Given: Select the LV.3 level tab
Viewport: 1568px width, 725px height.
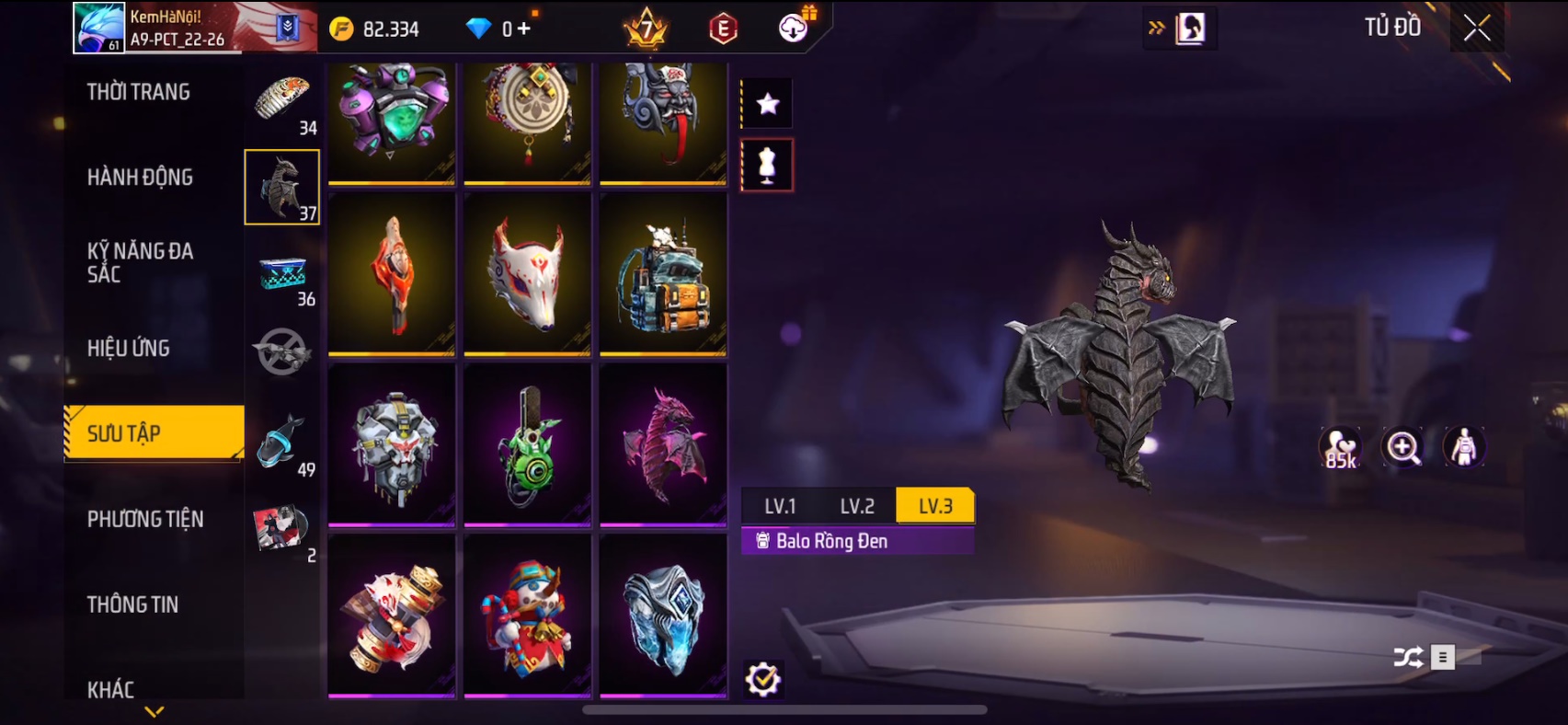Looking at the screenshot, I should (x=935, y=506).
